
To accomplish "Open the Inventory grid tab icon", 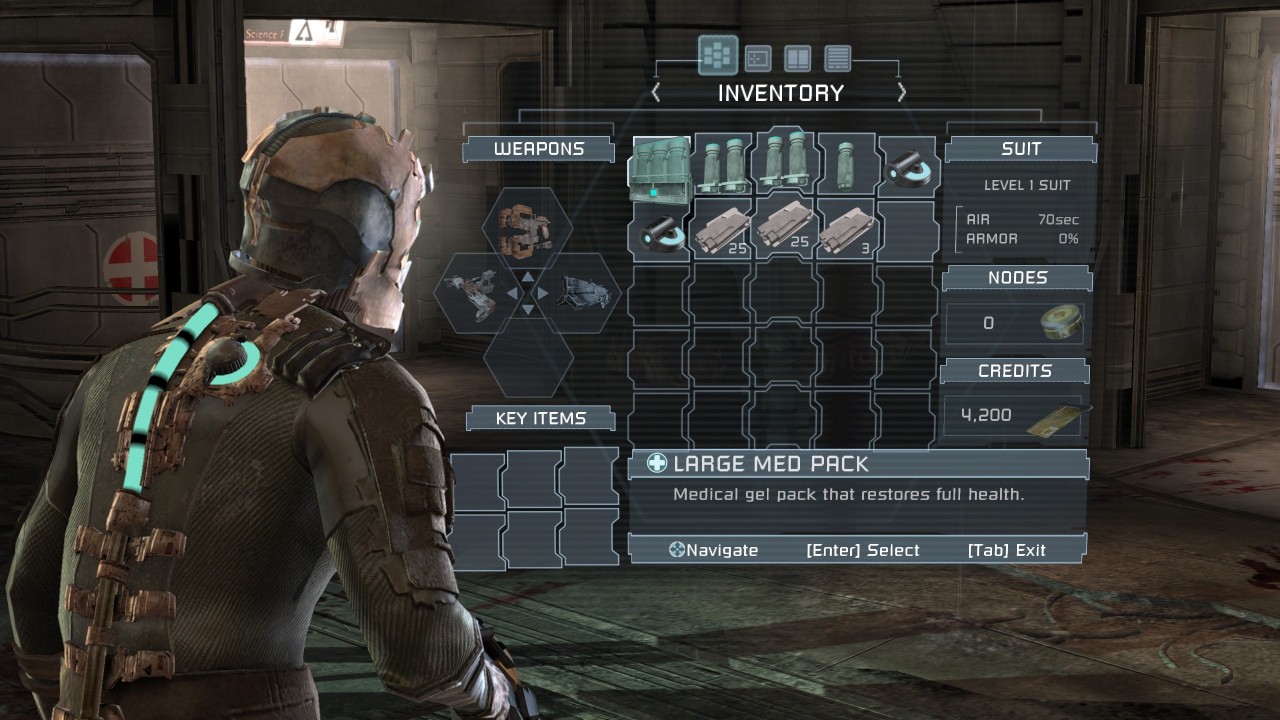I will tap(718, 57).
